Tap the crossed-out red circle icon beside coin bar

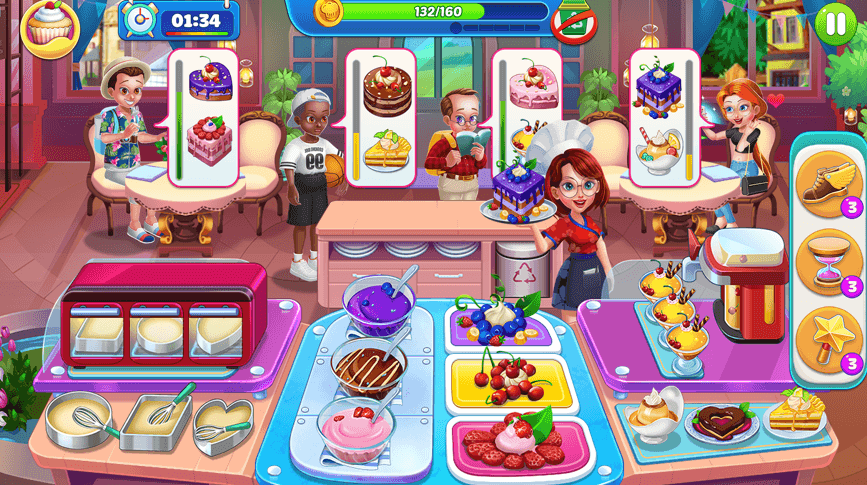(573, 21)
